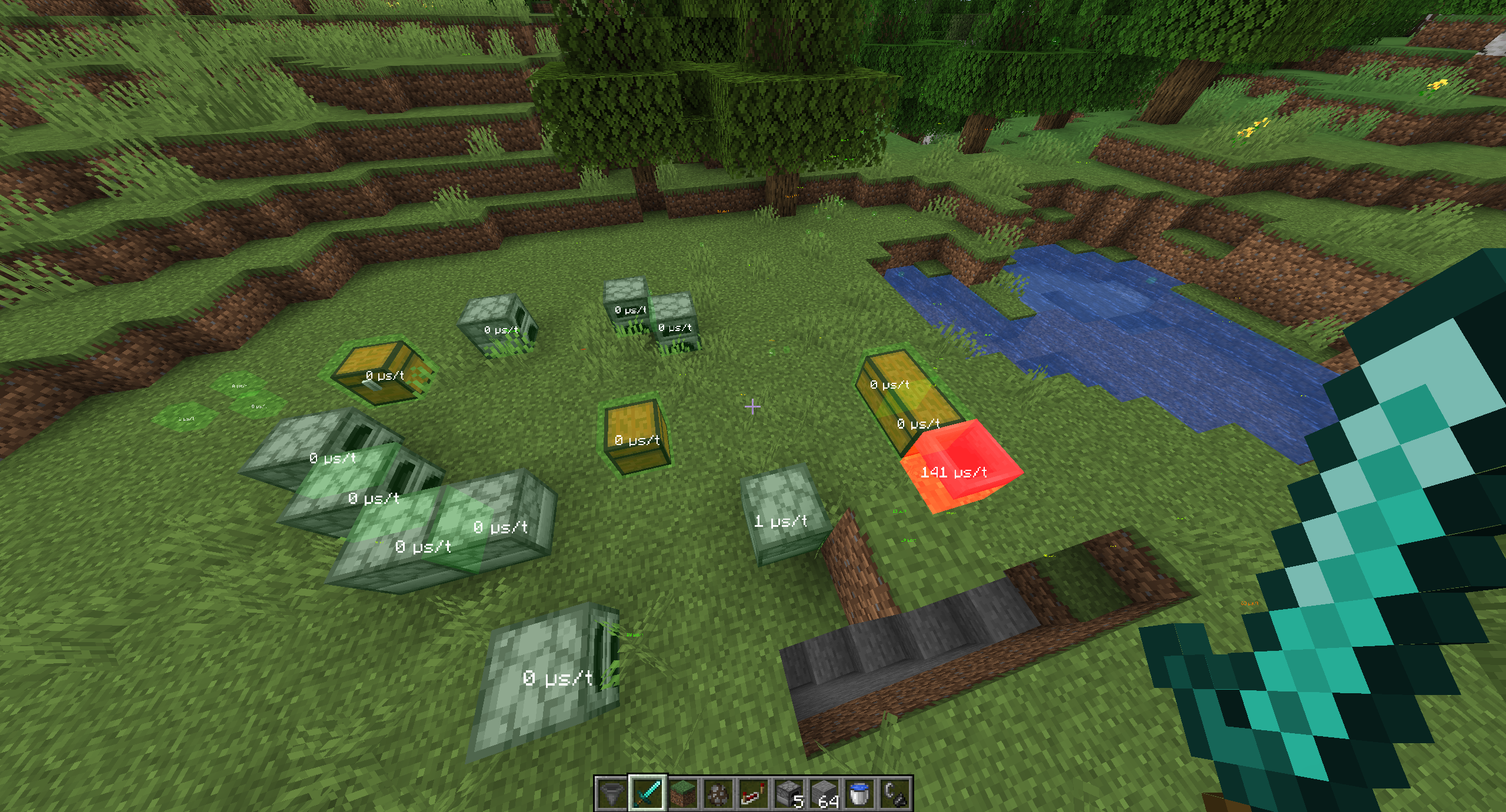This screenshot has width=1506, height=812.
Task: Choose the diamond sword slot
Action: [x=647, y=793]
